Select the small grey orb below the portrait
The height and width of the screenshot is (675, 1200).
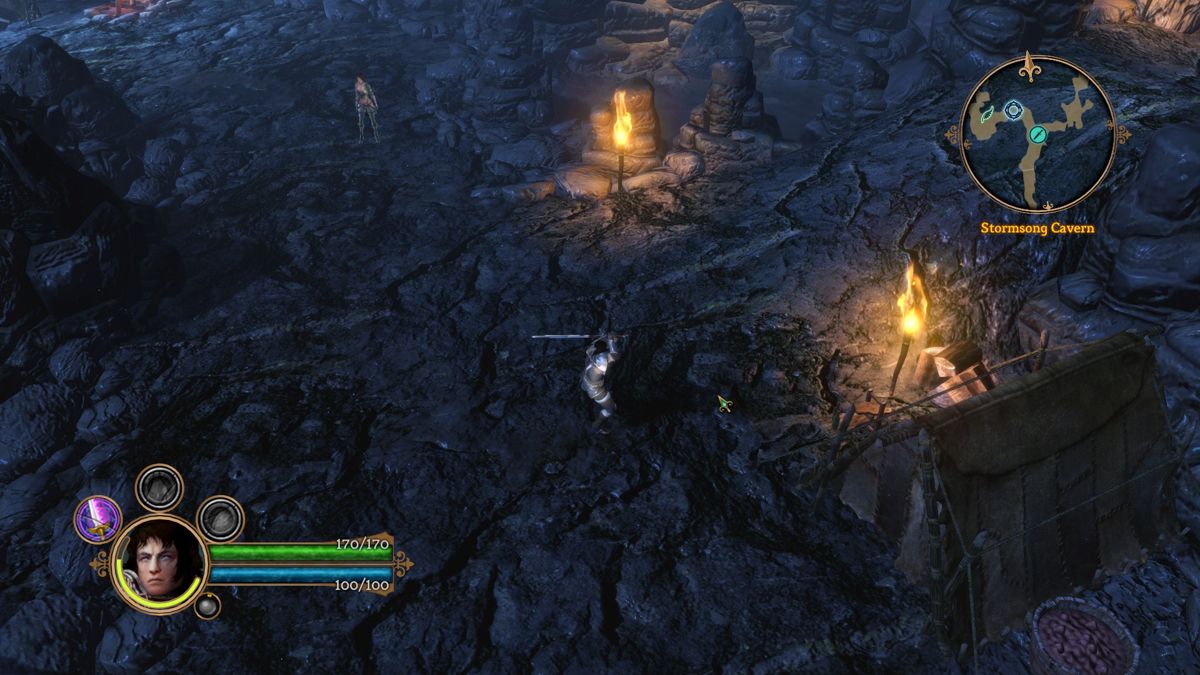[207, 604]
